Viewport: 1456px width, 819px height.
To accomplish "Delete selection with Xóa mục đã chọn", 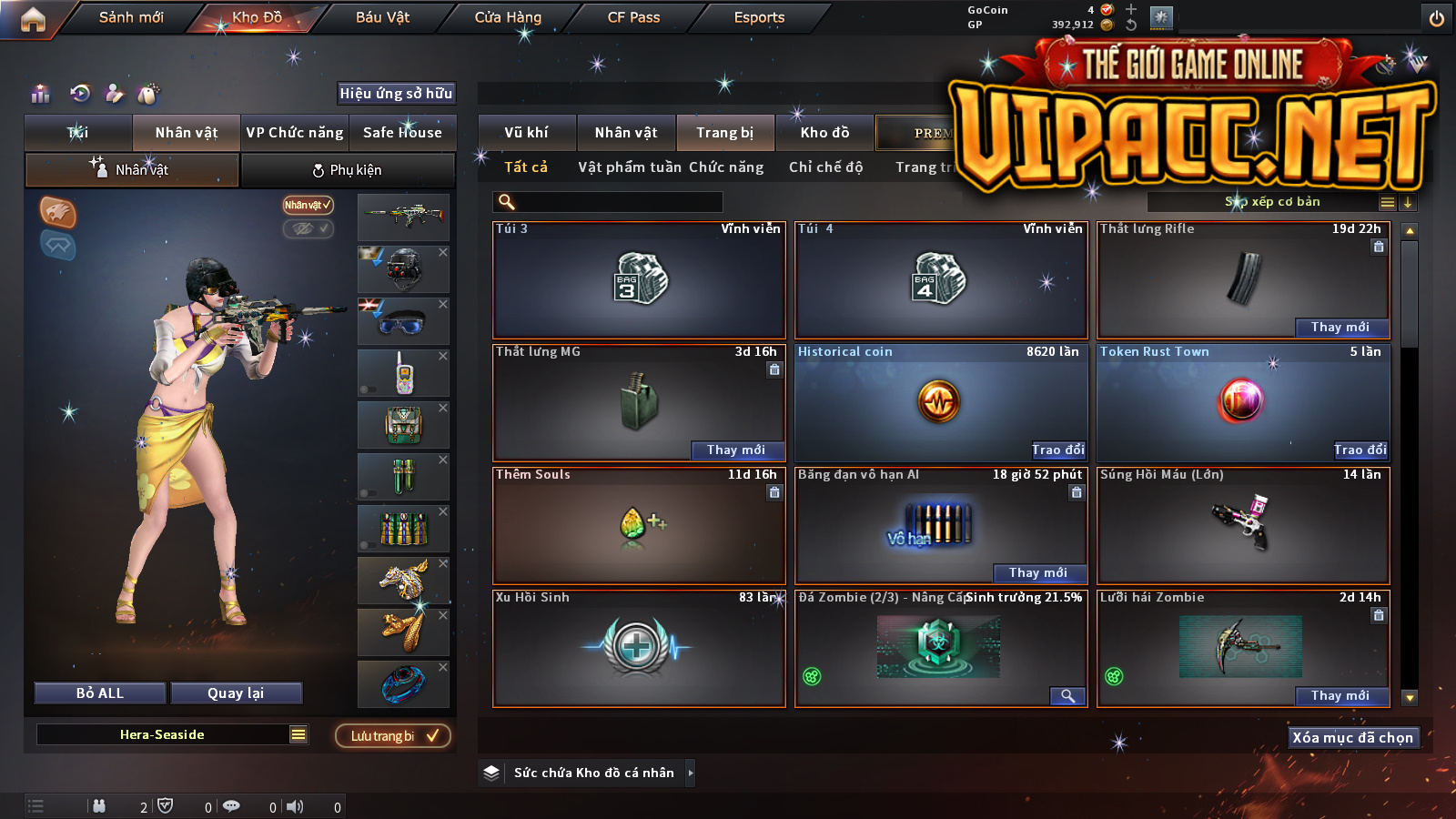I will pos(1352,737).
